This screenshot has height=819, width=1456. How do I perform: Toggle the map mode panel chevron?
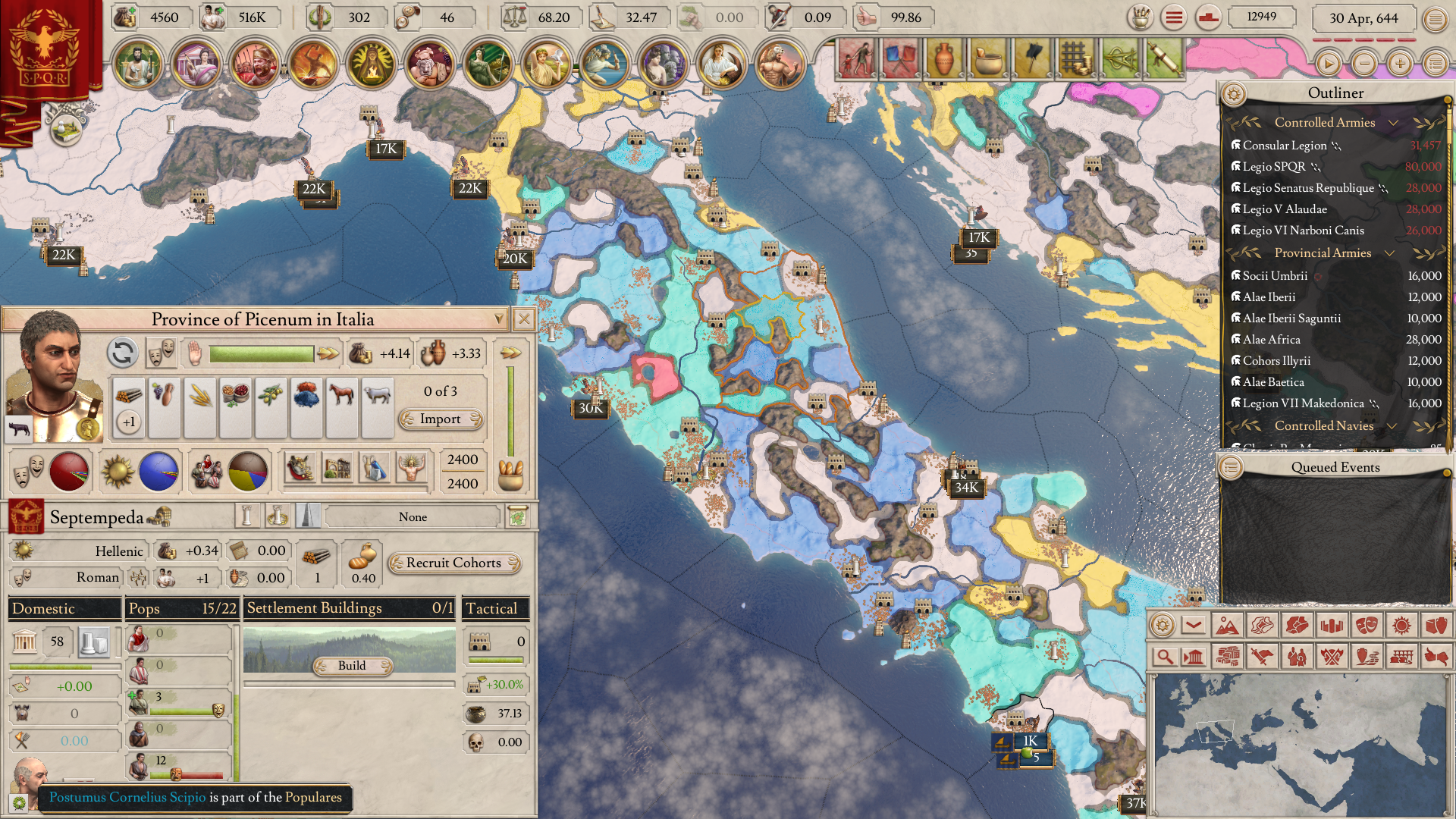click(1194, 625)
